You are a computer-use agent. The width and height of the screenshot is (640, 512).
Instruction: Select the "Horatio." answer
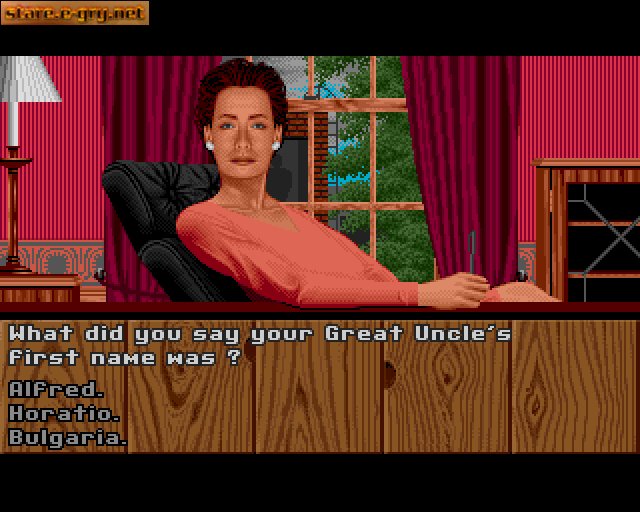pos(65,413)
